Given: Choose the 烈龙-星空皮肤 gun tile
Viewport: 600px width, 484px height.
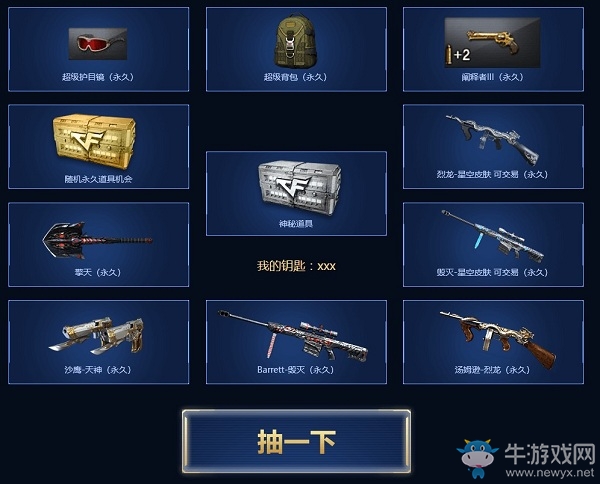Looking at the screenshot, I should [492, 147].
